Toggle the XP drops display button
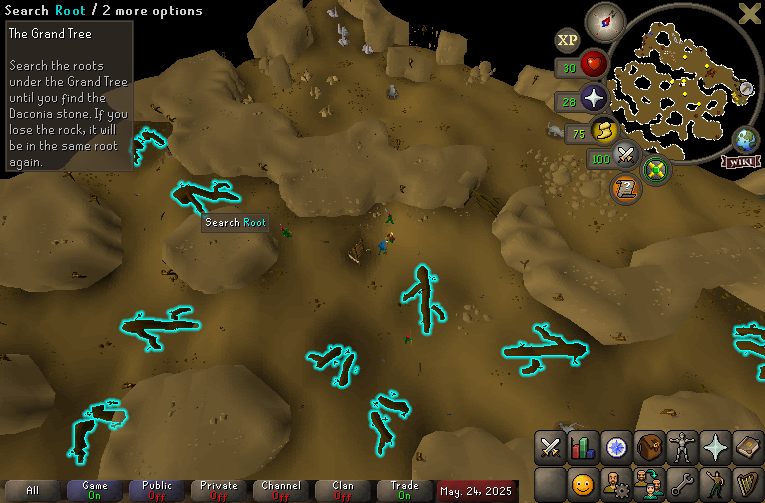This screenshot has height=503, width=765. (x=568, y=40)
